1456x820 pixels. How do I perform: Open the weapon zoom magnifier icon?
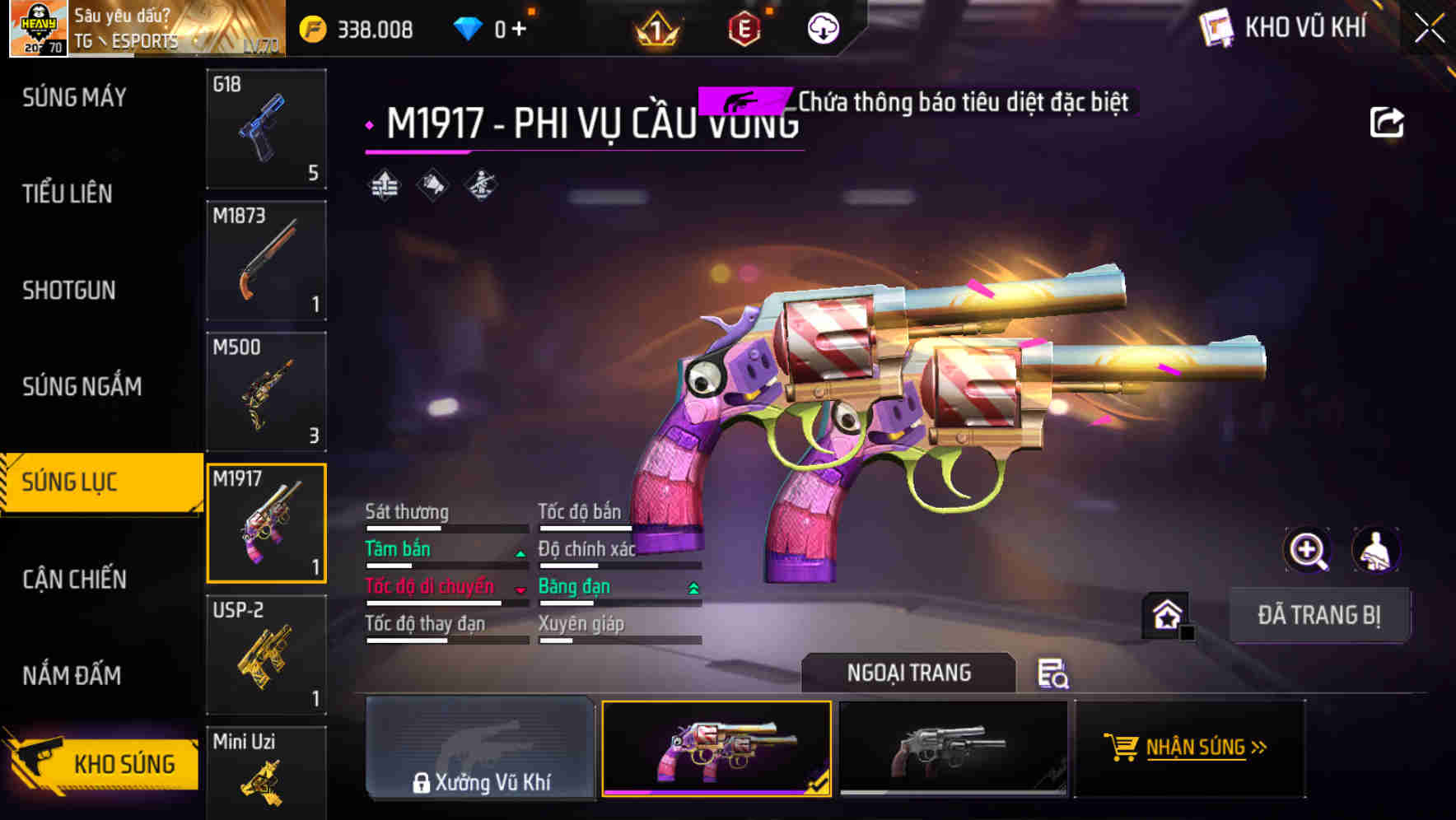pos(1309,550)
